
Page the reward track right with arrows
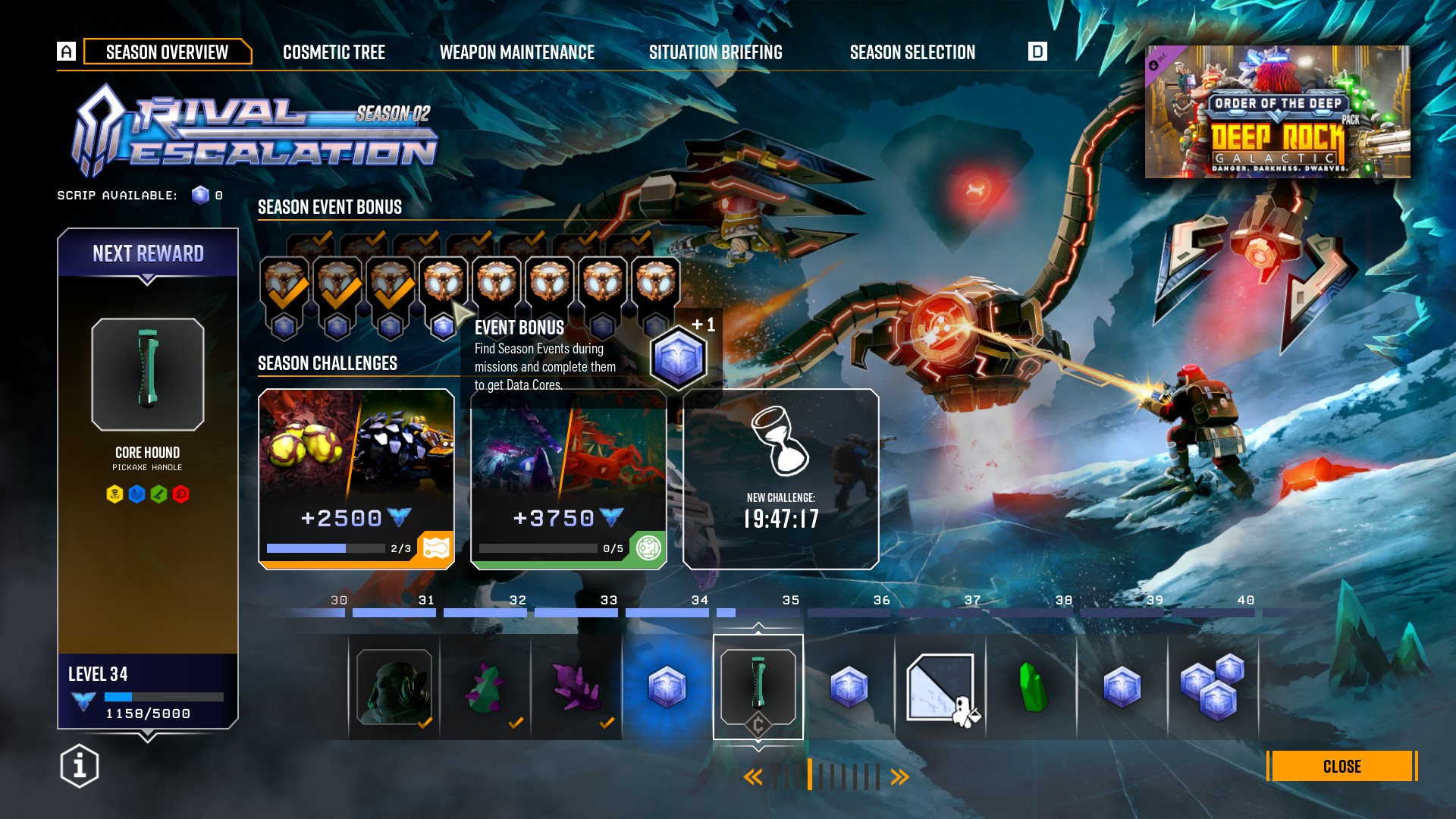point(900,777)
